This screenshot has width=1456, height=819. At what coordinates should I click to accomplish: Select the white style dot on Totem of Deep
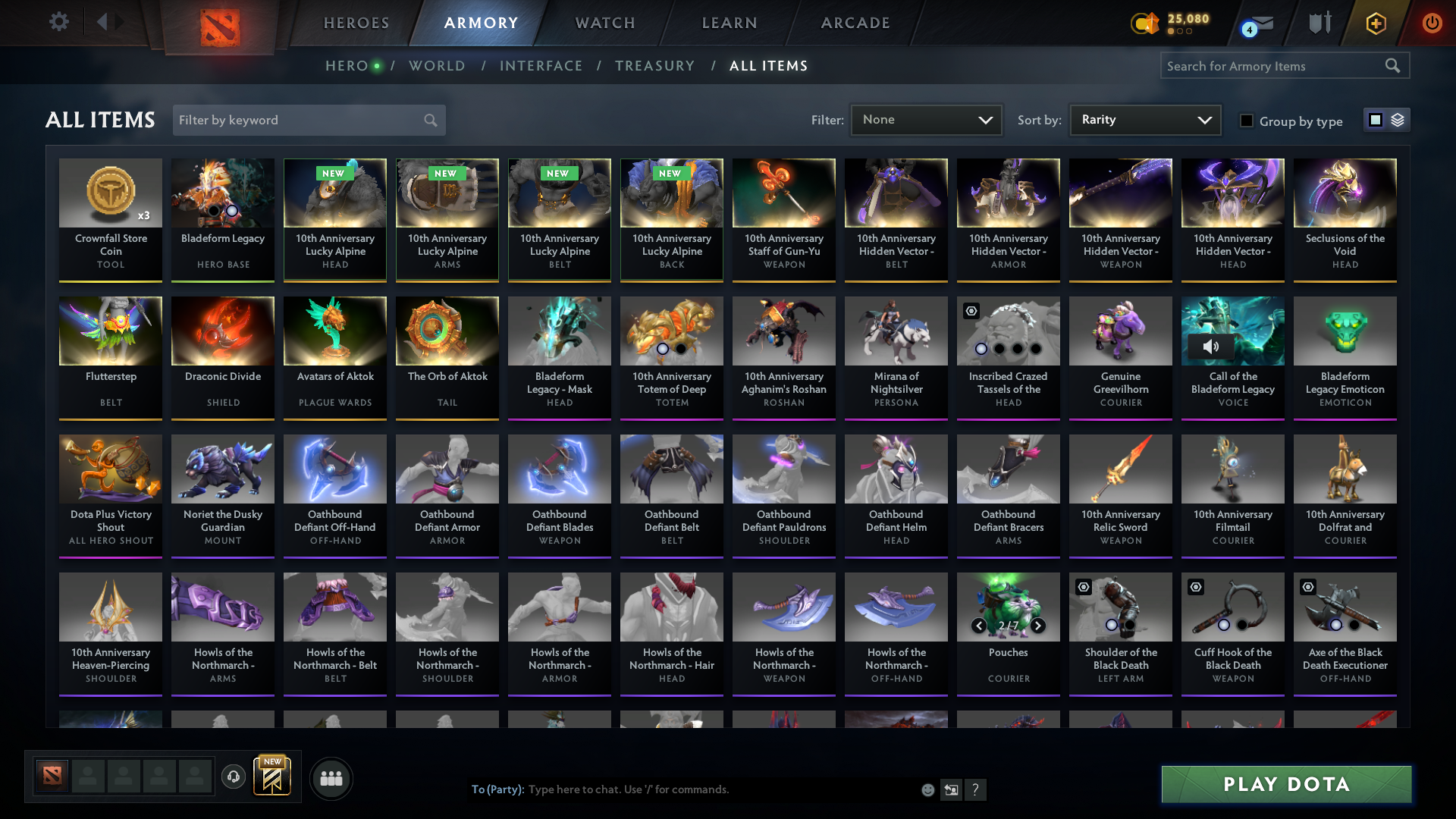pyautogui.click(x=662, y=349)
